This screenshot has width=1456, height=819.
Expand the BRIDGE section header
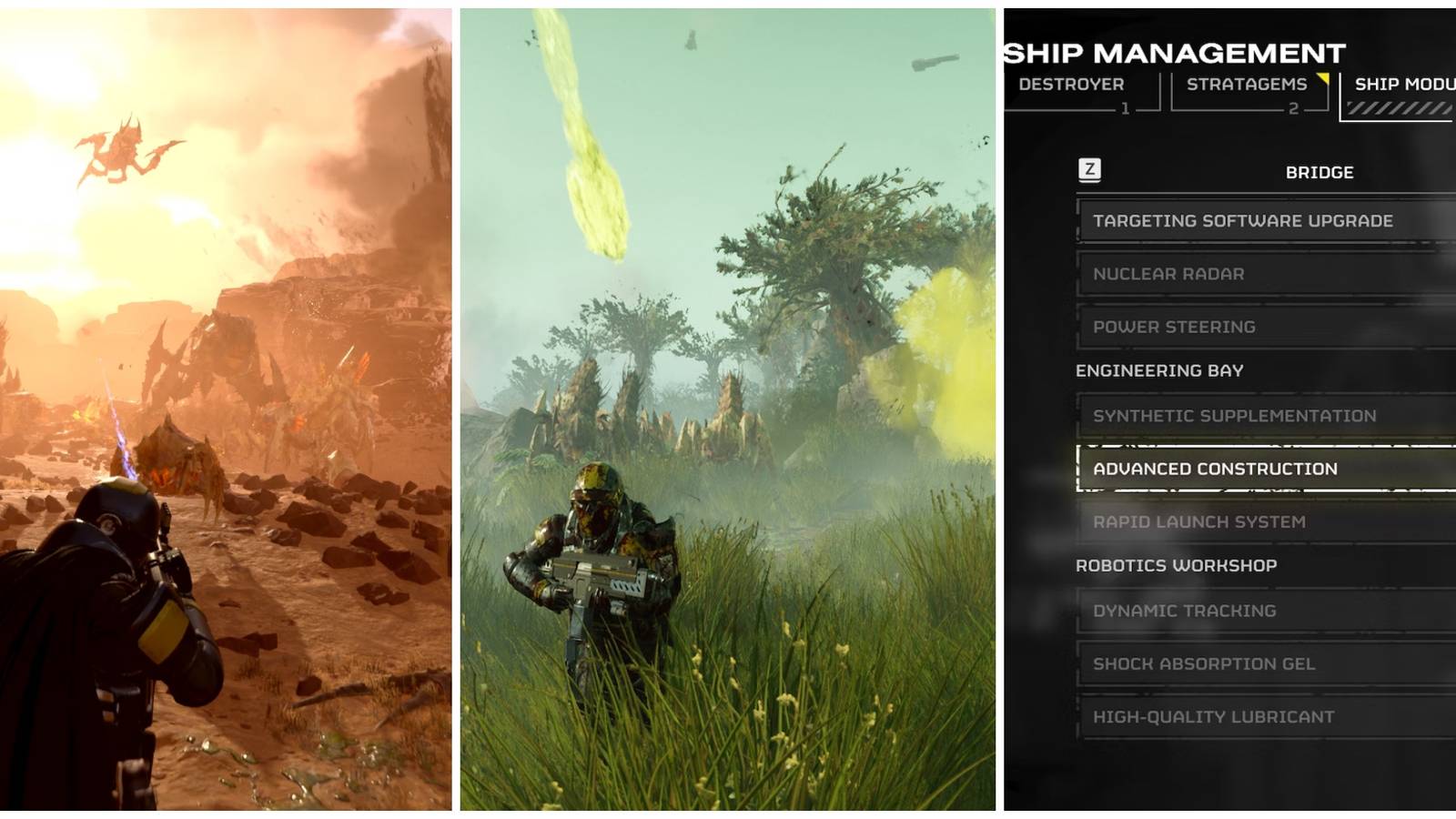pos(1319,171)
